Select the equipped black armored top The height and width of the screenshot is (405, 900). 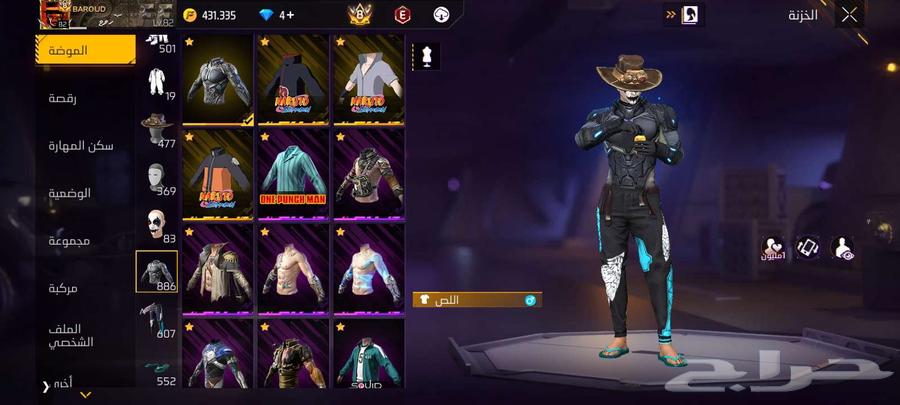pos(218,80)
